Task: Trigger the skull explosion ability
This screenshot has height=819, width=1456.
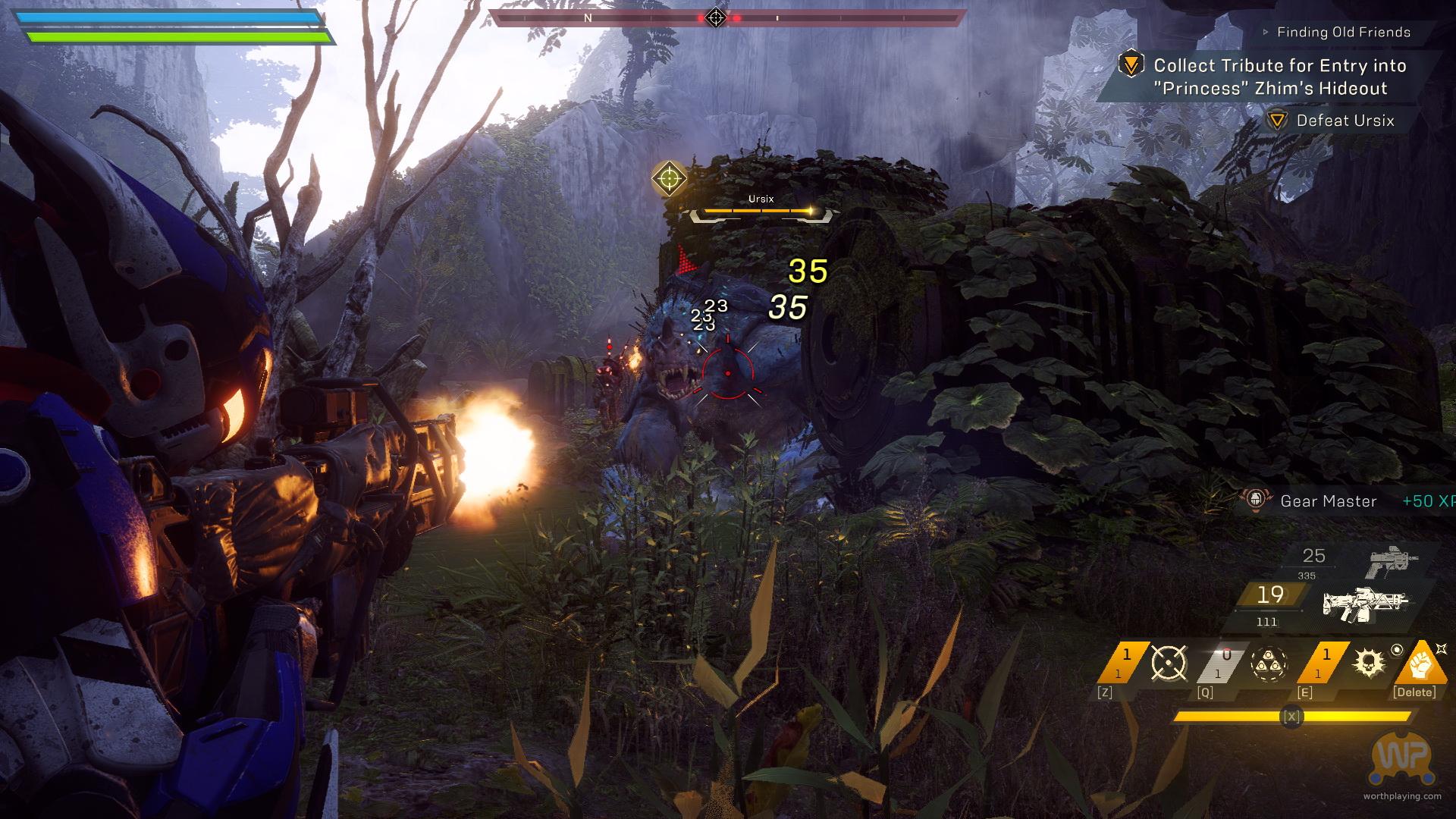Action: [x=1369, y=664]
